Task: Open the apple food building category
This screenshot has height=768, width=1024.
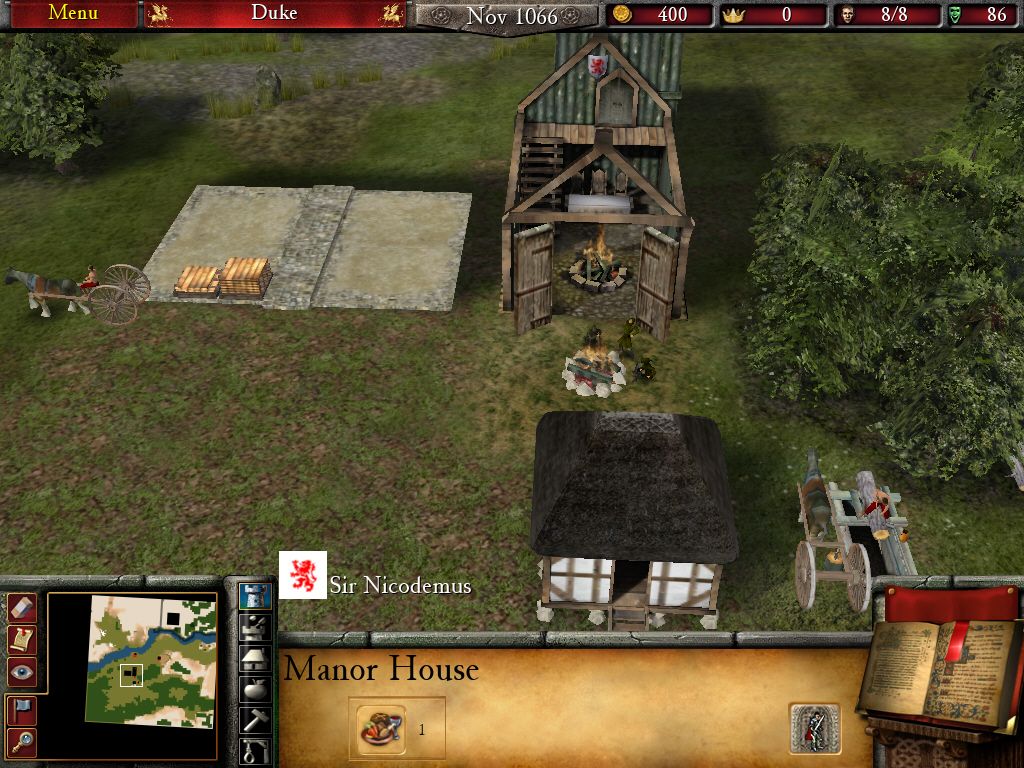Action: click(256, 689)
